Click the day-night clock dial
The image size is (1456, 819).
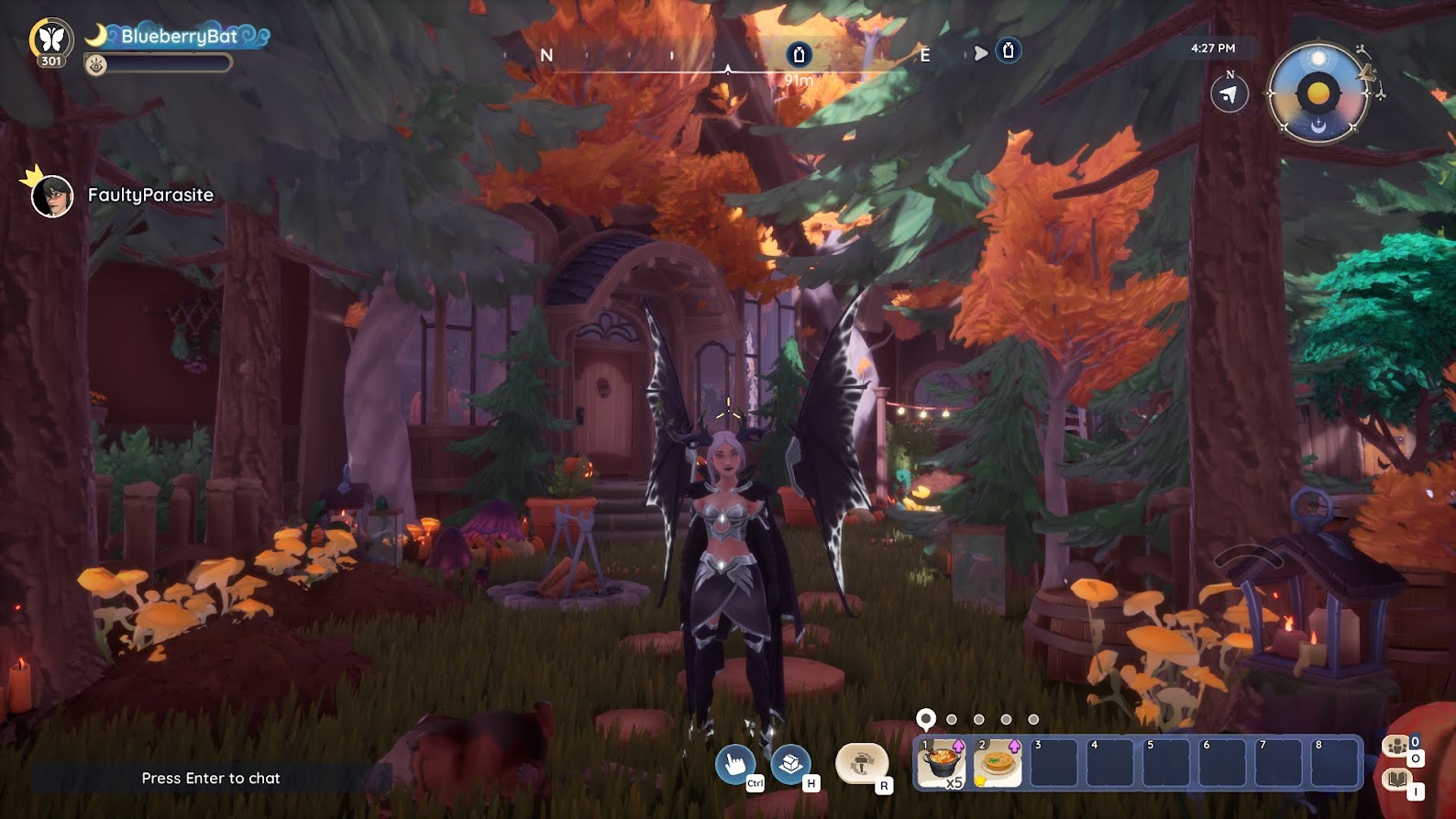click(x=1318, y=94)
